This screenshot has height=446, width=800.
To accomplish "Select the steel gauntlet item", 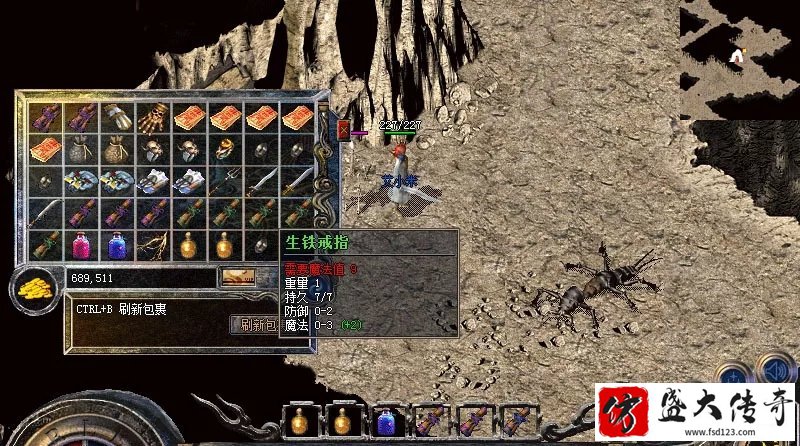I will [117, 116].
